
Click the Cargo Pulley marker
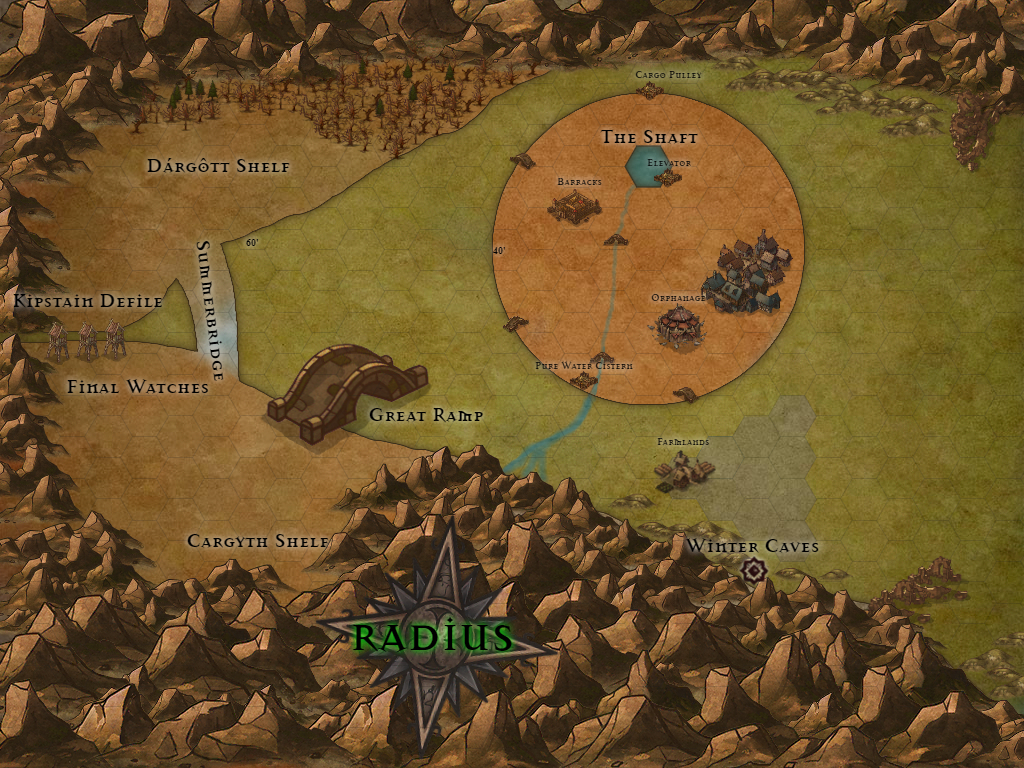[651, 91]
